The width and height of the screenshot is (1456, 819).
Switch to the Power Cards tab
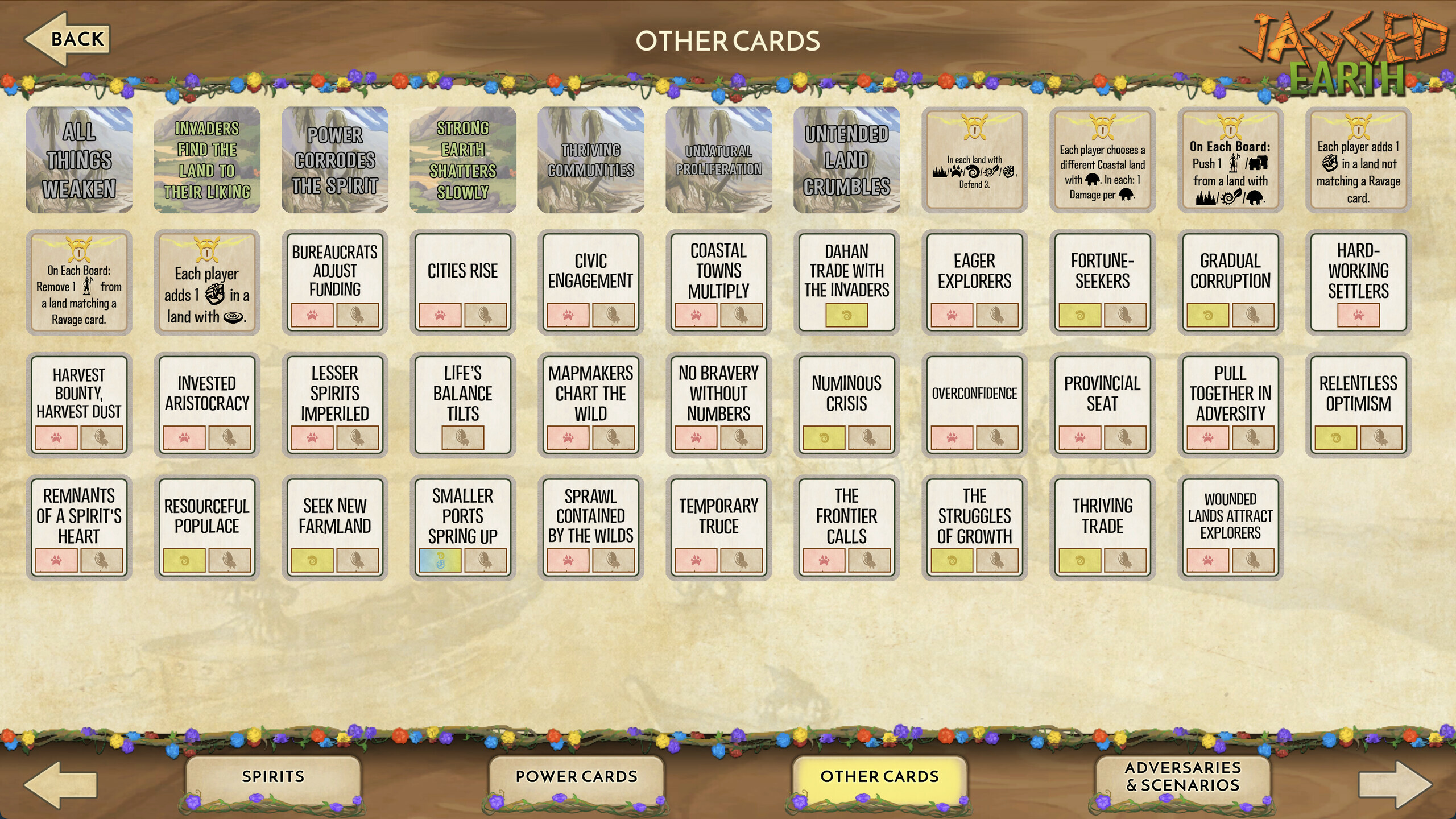[576, 775]
